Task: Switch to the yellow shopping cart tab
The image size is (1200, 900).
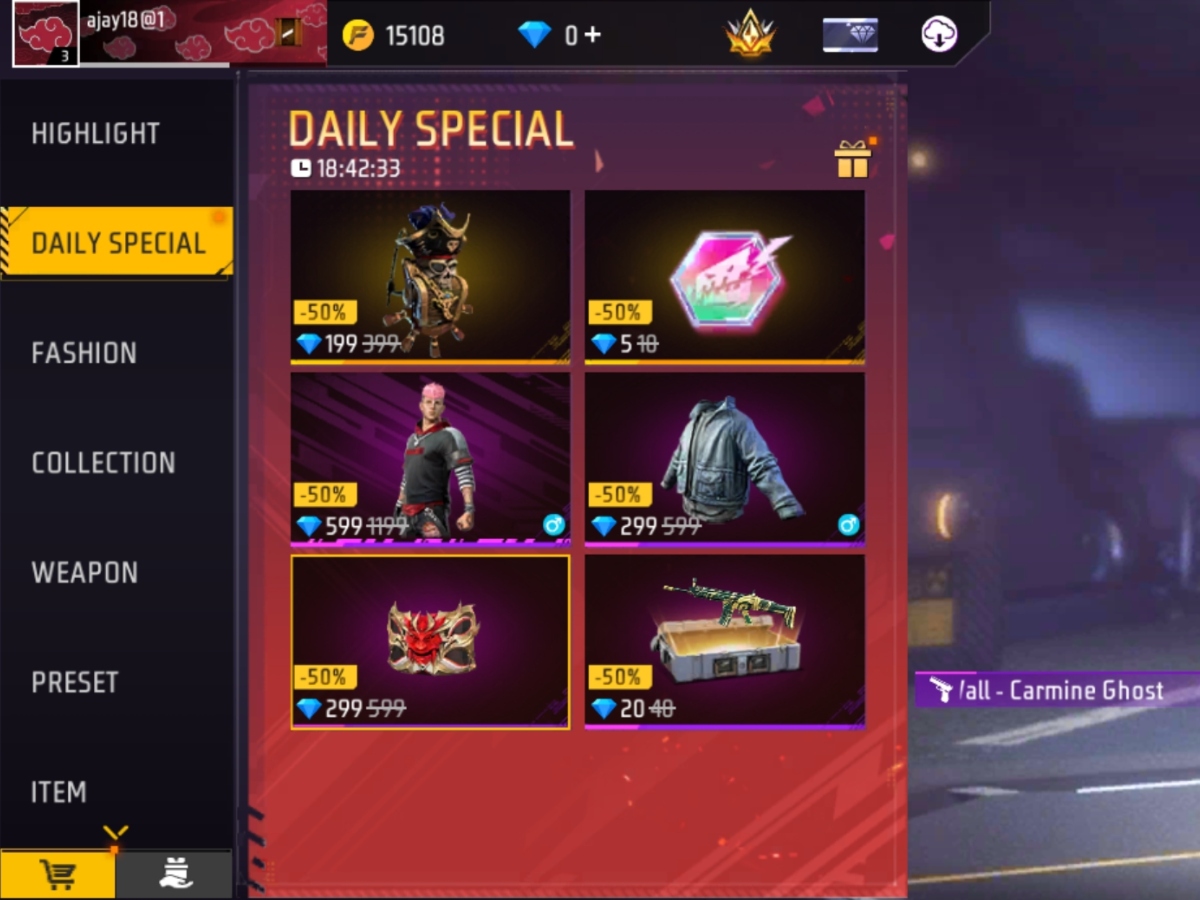Action: [x=58, y=875]
